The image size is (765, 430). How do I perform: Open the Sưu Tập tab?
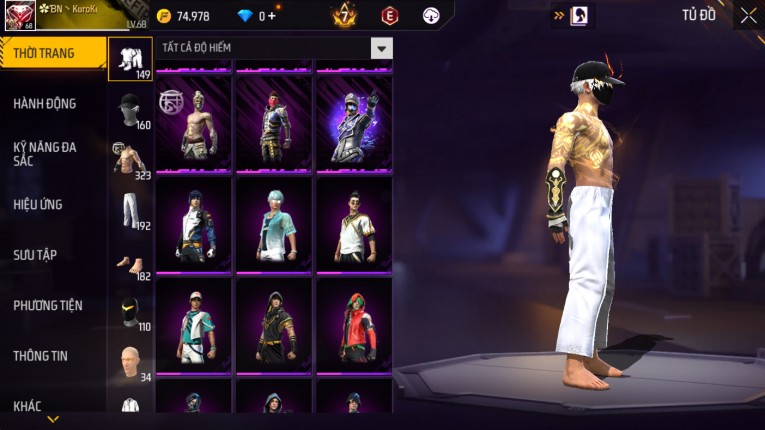35,255
